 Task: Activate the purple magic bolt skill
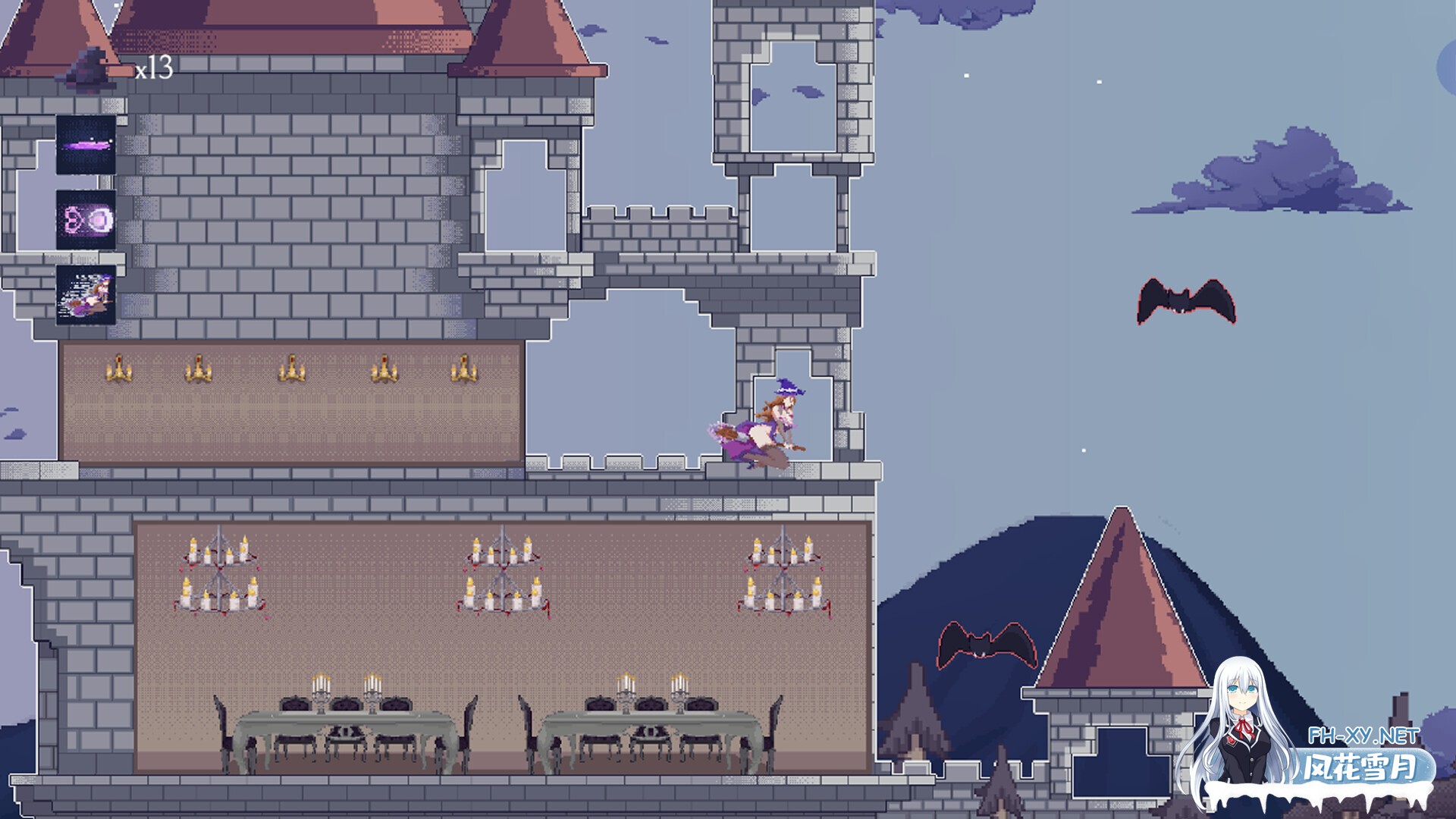click(86, 145)
